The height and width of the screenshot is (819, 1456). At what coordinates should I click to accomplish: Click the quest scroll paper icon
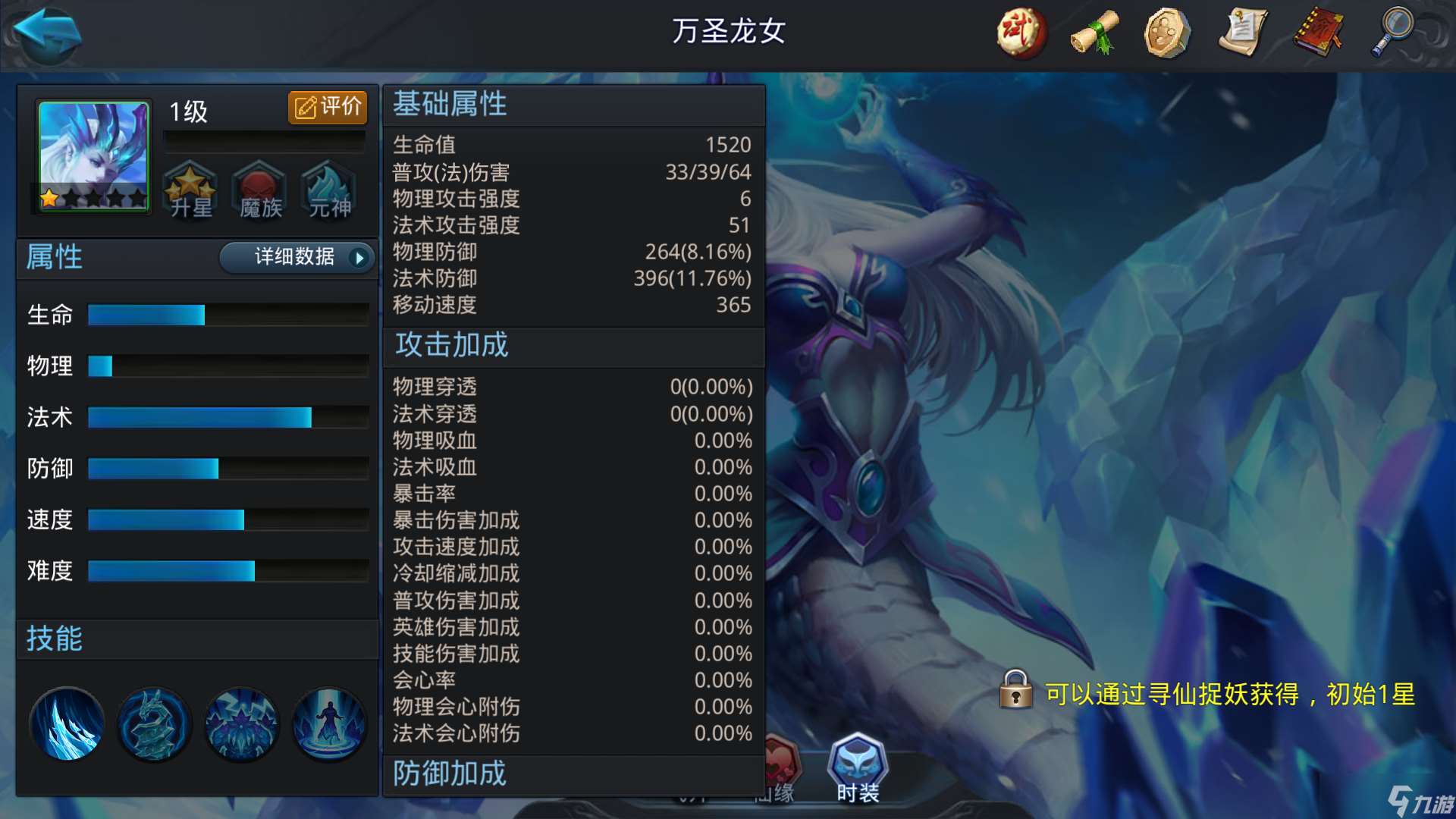point(1243,32)
